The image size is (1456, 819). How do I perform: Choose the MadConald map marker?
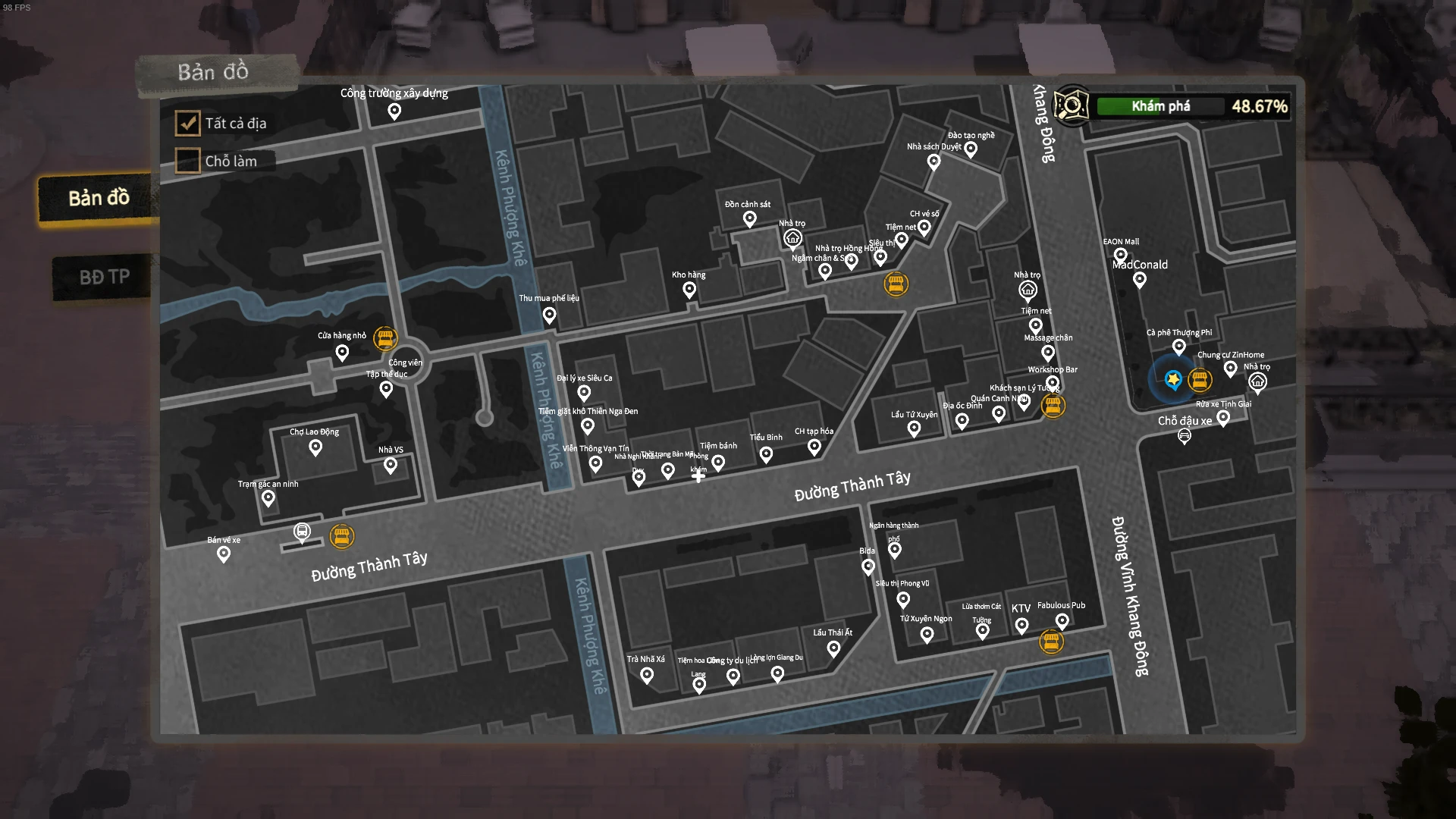point(1139,280)
